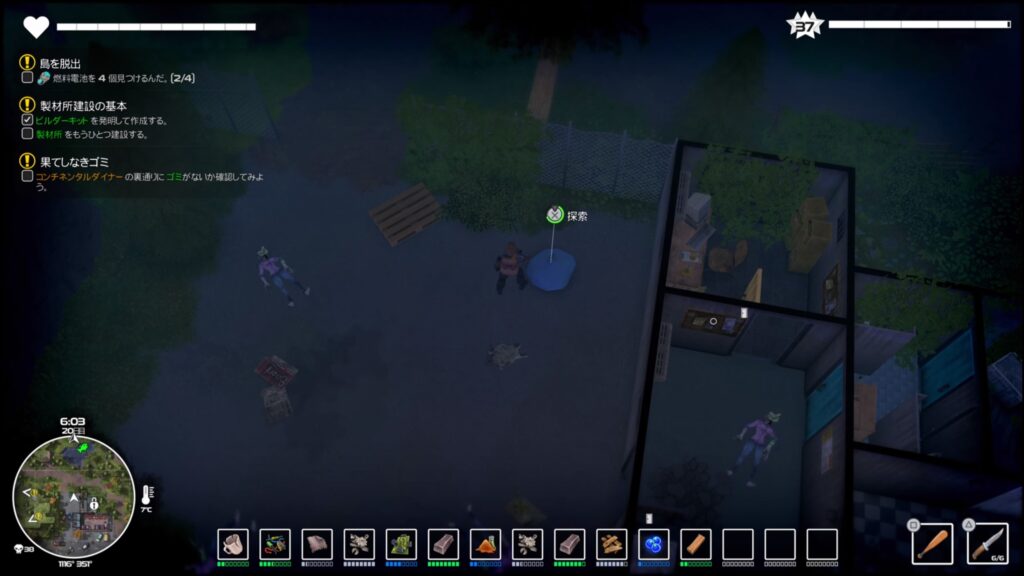Open the 島を脱出 quest entry

click(x=60, y=62)
